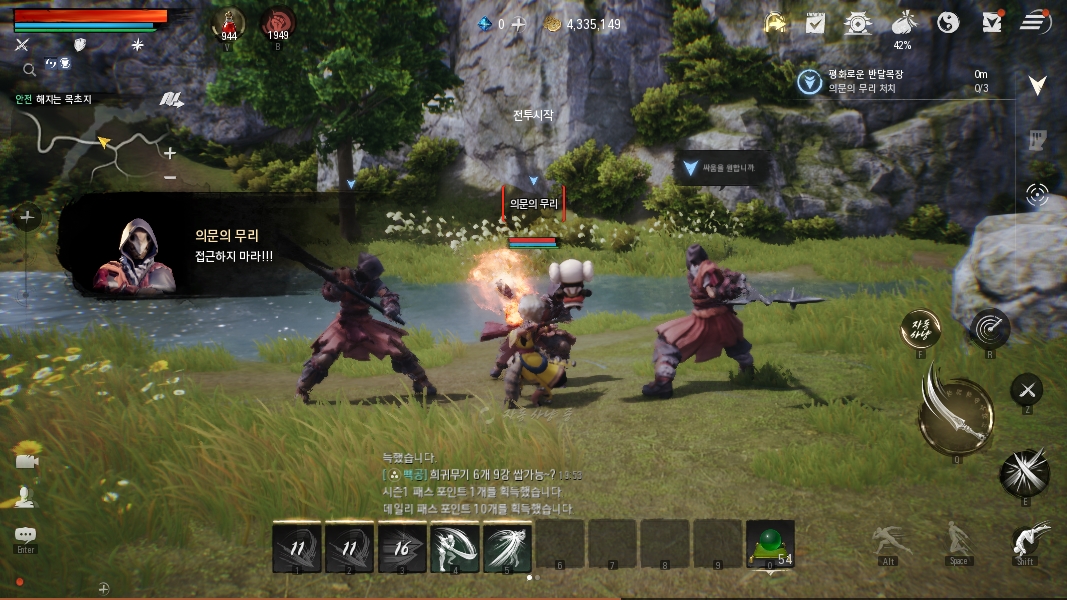Open the chat with the speech bubble icon
1067x600 pixels.
click(25, 535)
